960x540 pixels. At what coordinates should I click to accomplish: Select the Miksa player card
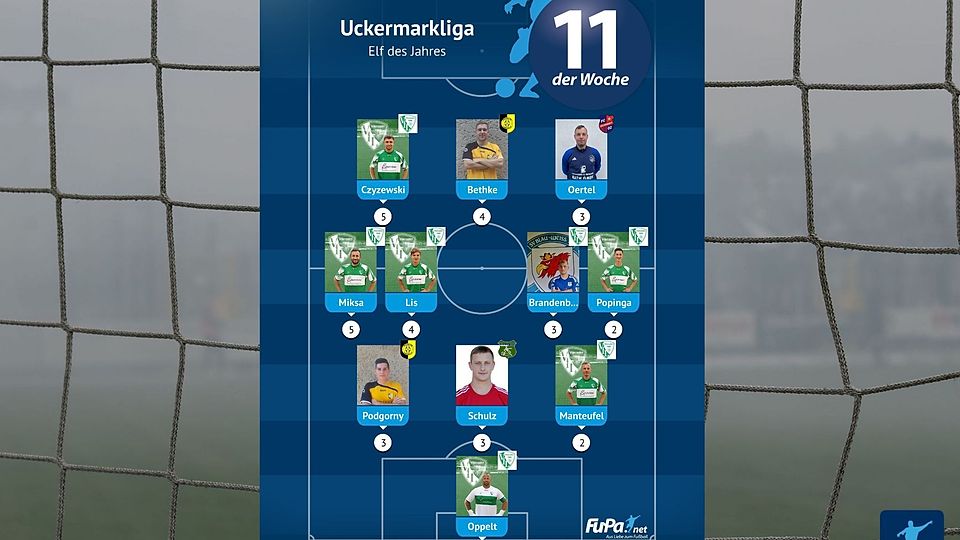350,271
